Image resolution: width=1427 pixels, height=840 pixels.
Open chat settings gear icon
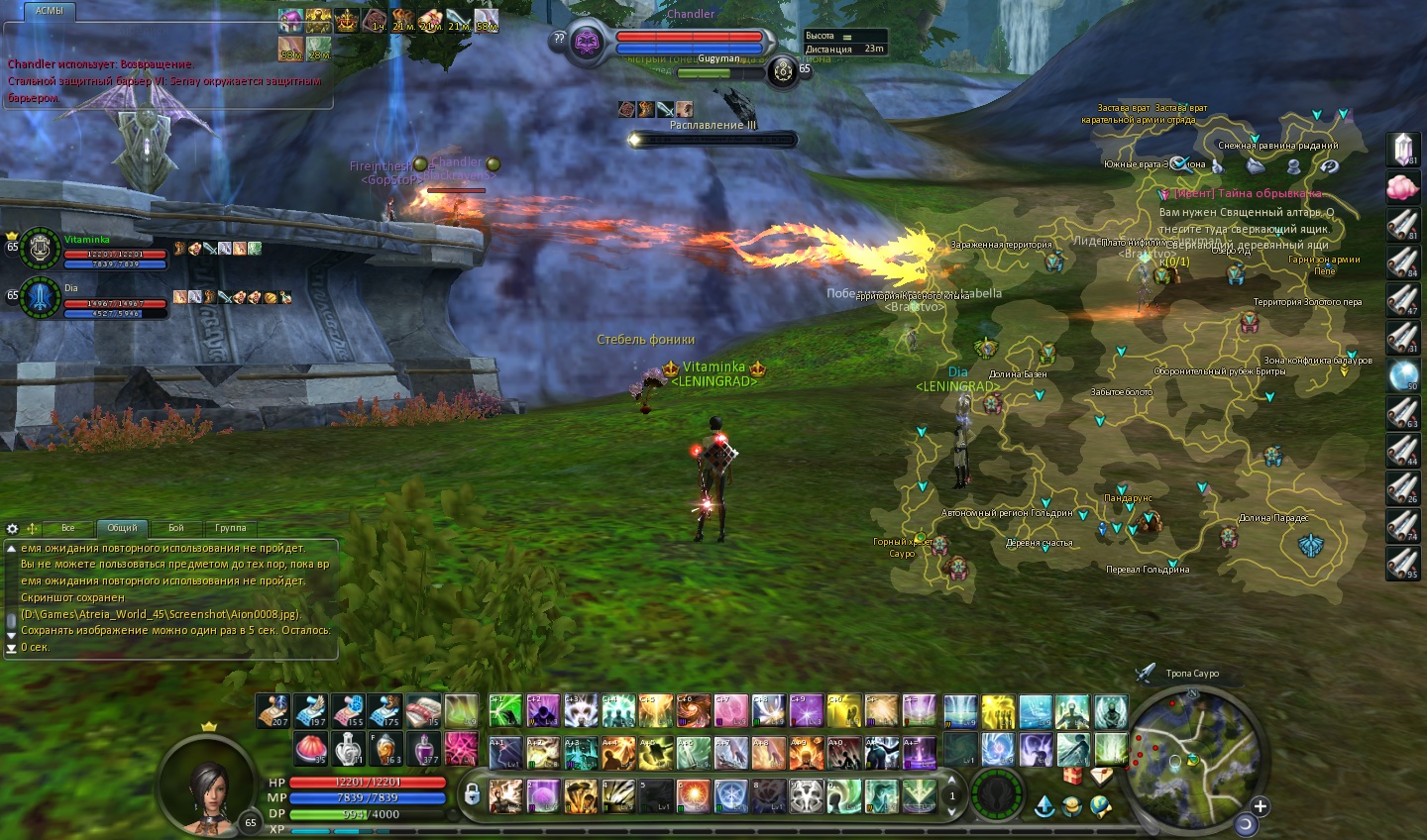point(12,529)
